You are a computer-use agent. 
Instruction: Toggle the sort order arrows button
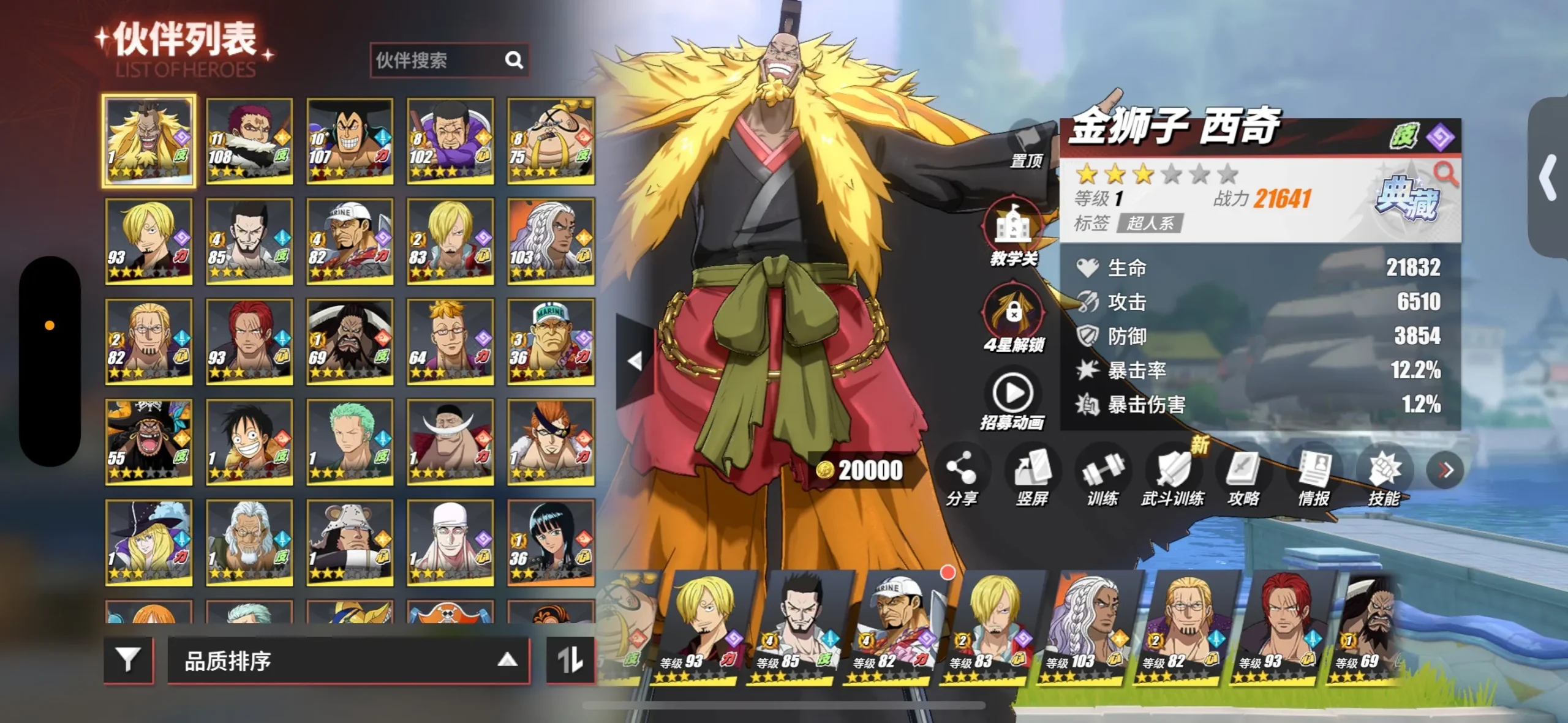tap(570, 660)
